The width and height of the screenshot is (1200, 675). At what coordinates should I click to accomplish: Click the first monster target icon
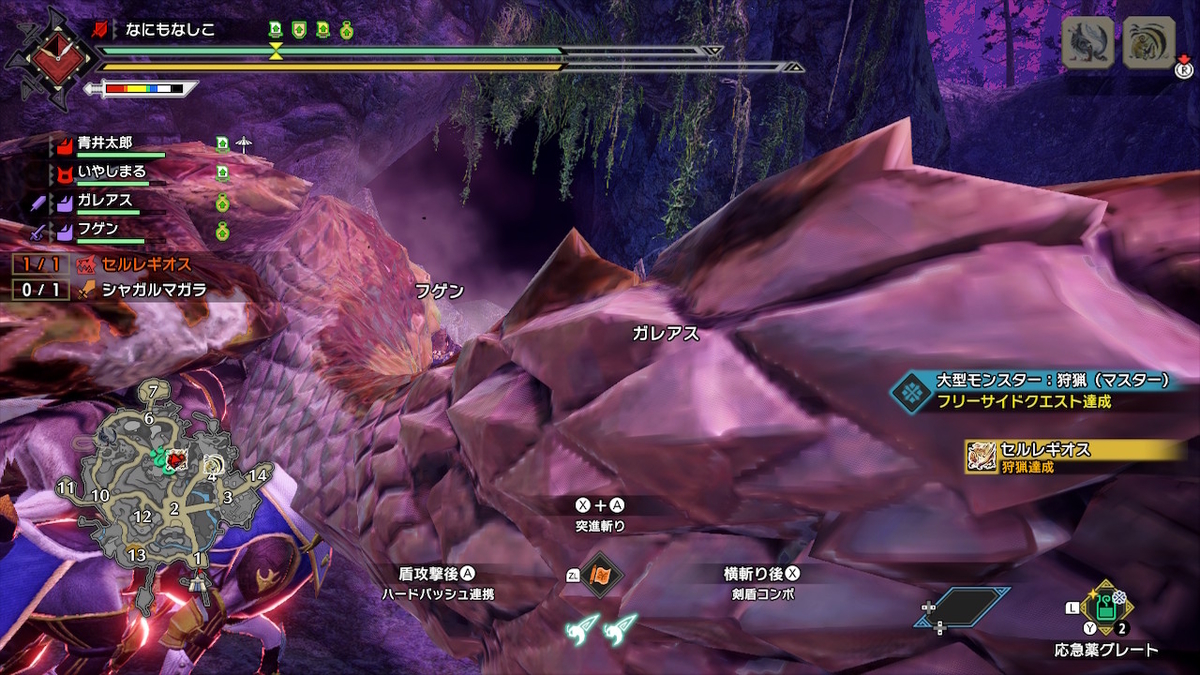click(1089, 43)
